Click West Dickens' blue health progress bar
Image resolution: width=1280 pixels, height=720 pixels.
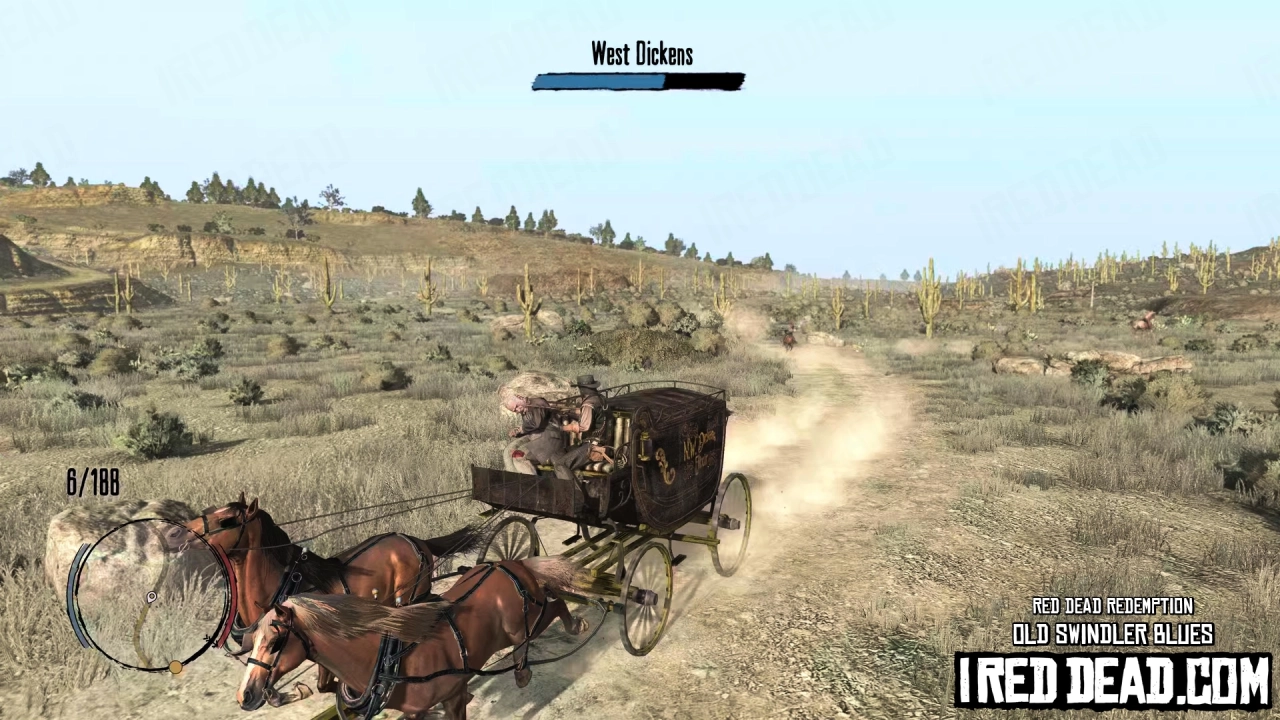tap(639, 82)
